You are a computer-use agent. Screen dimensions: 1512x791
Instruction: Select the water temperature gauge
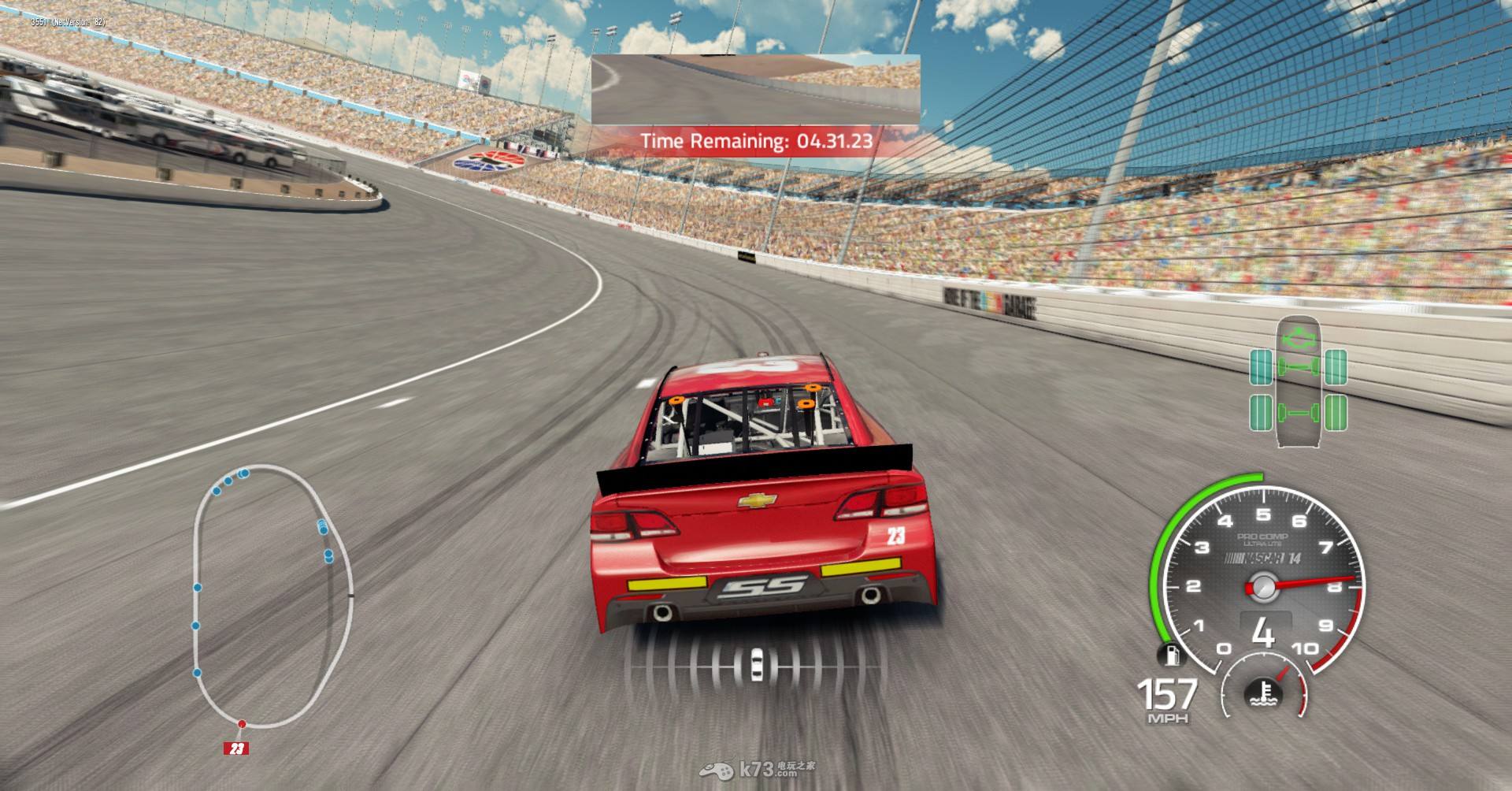point(1262,691)
